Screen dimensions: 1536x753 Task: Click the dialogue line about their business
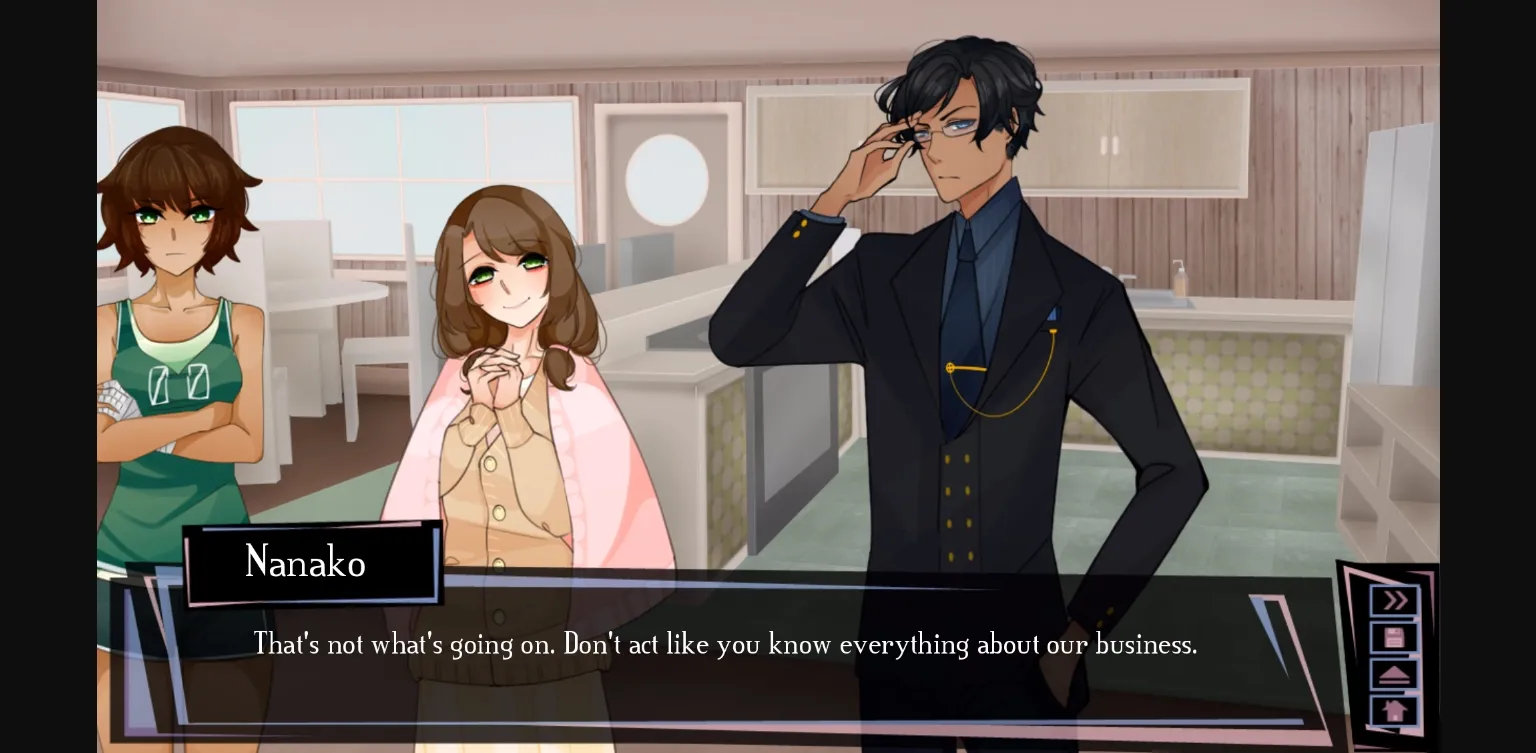click(x=725, y=645)
